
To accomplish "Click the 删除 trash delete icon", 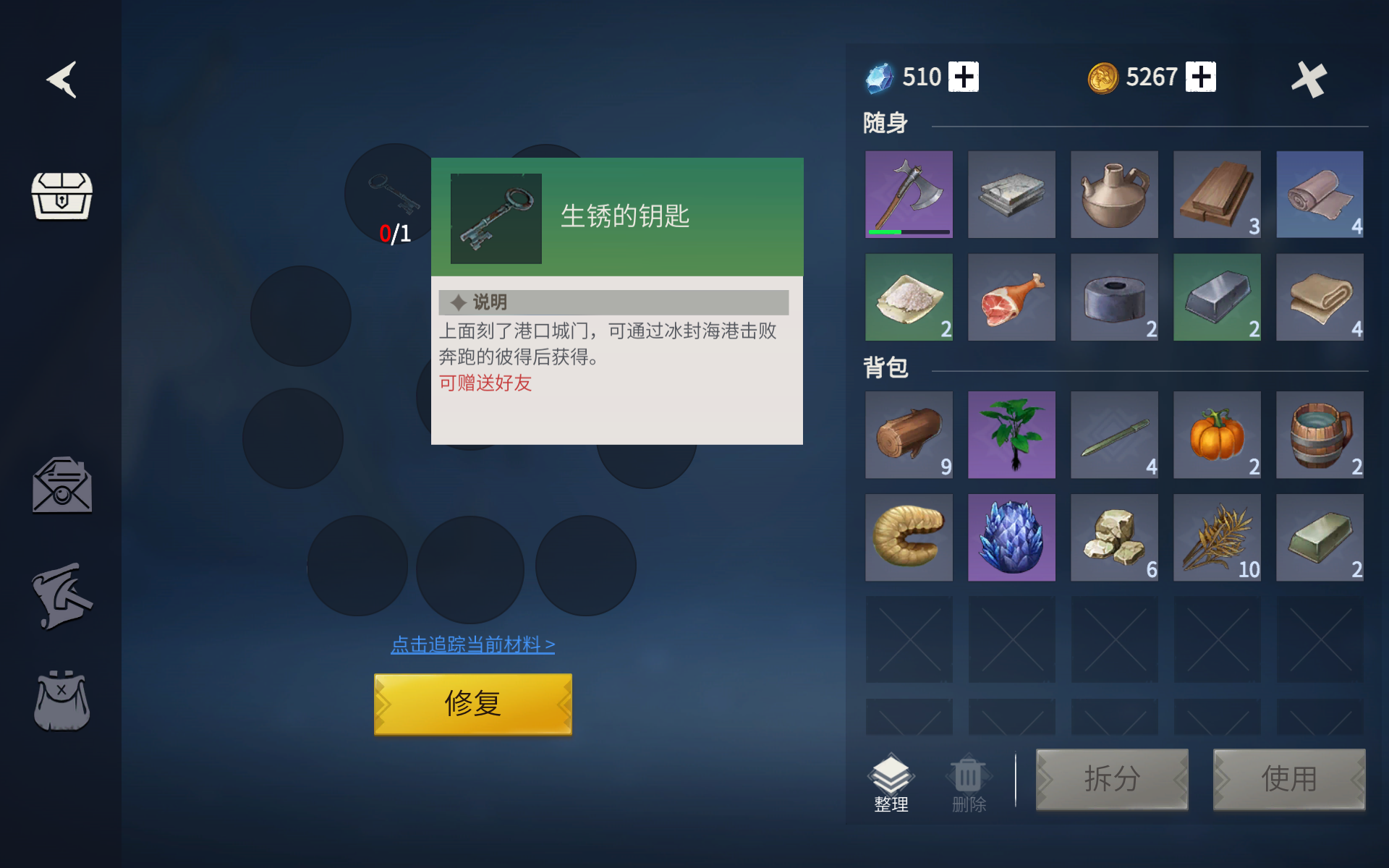I will tap(968, 781).
